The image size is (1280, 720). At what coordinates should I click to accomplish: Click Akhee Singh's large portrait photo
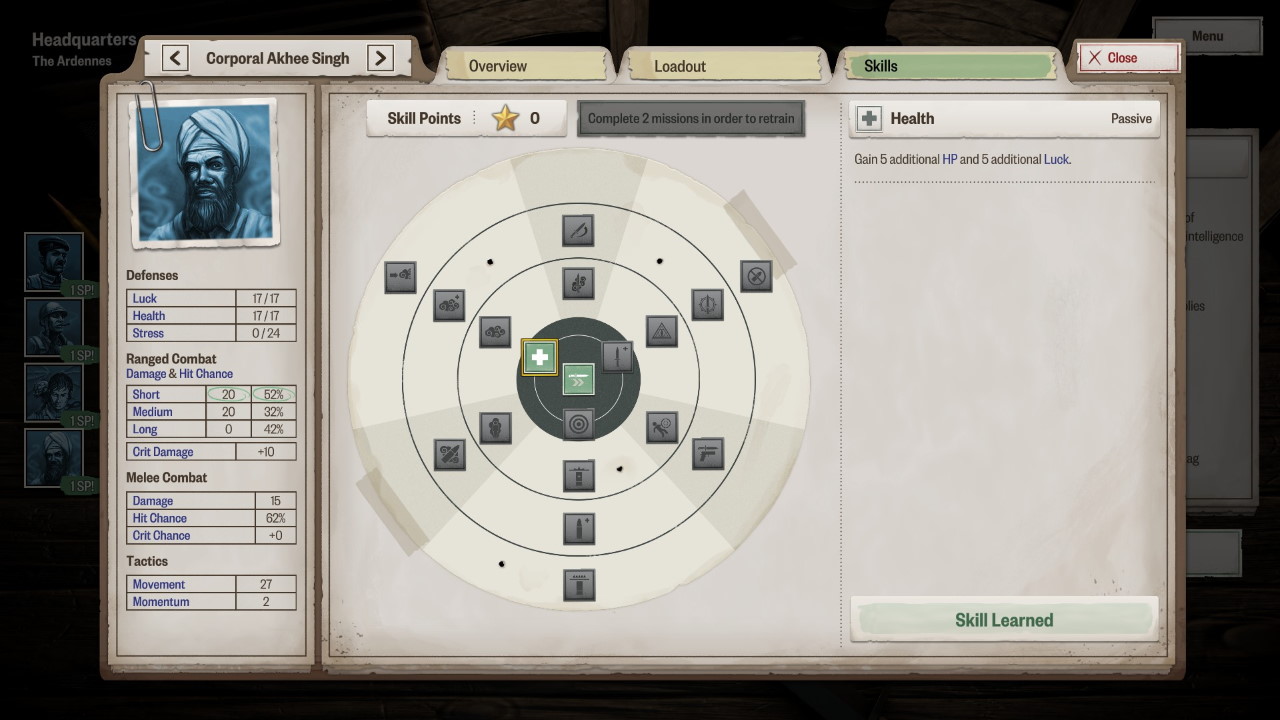click(x=204, y=172)
